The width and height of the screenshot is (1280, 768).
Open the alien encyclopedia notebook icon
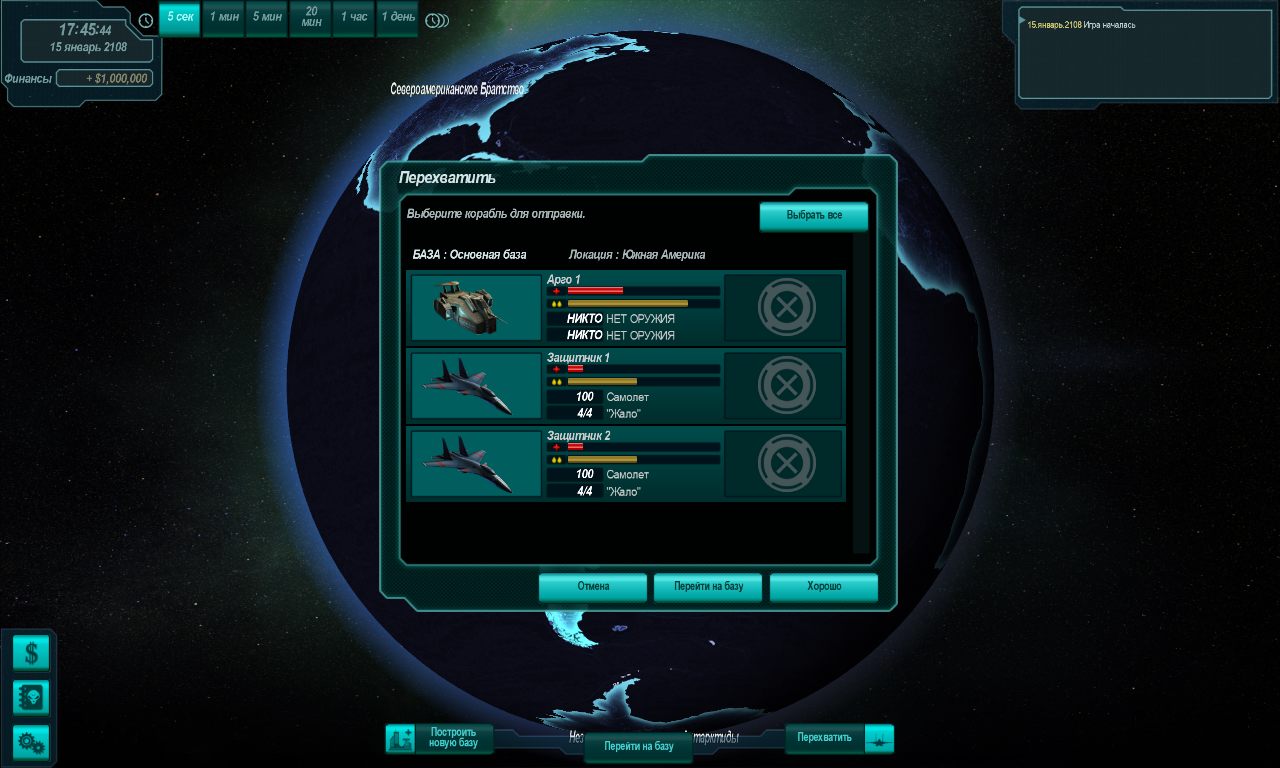[31, 698]
